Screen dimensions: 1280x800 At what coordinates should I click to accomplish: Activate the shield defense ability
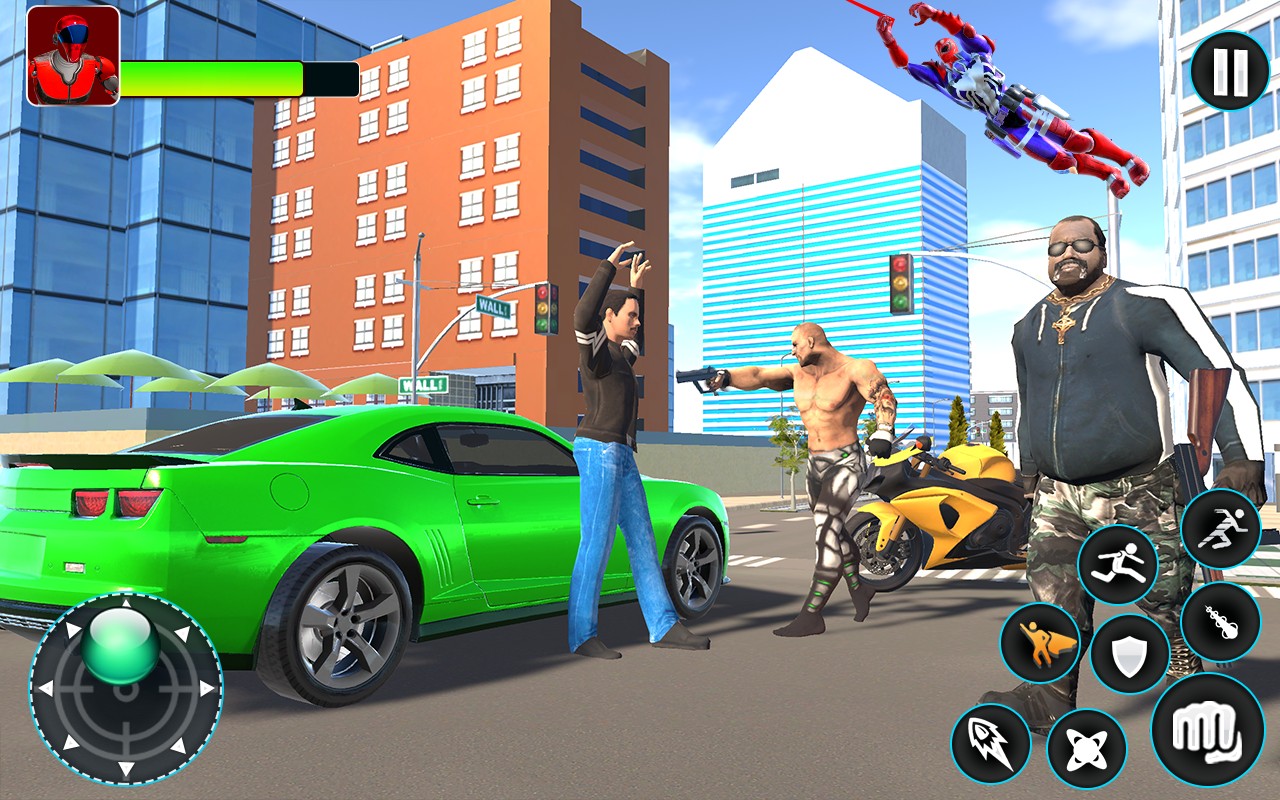[1130, 654]
